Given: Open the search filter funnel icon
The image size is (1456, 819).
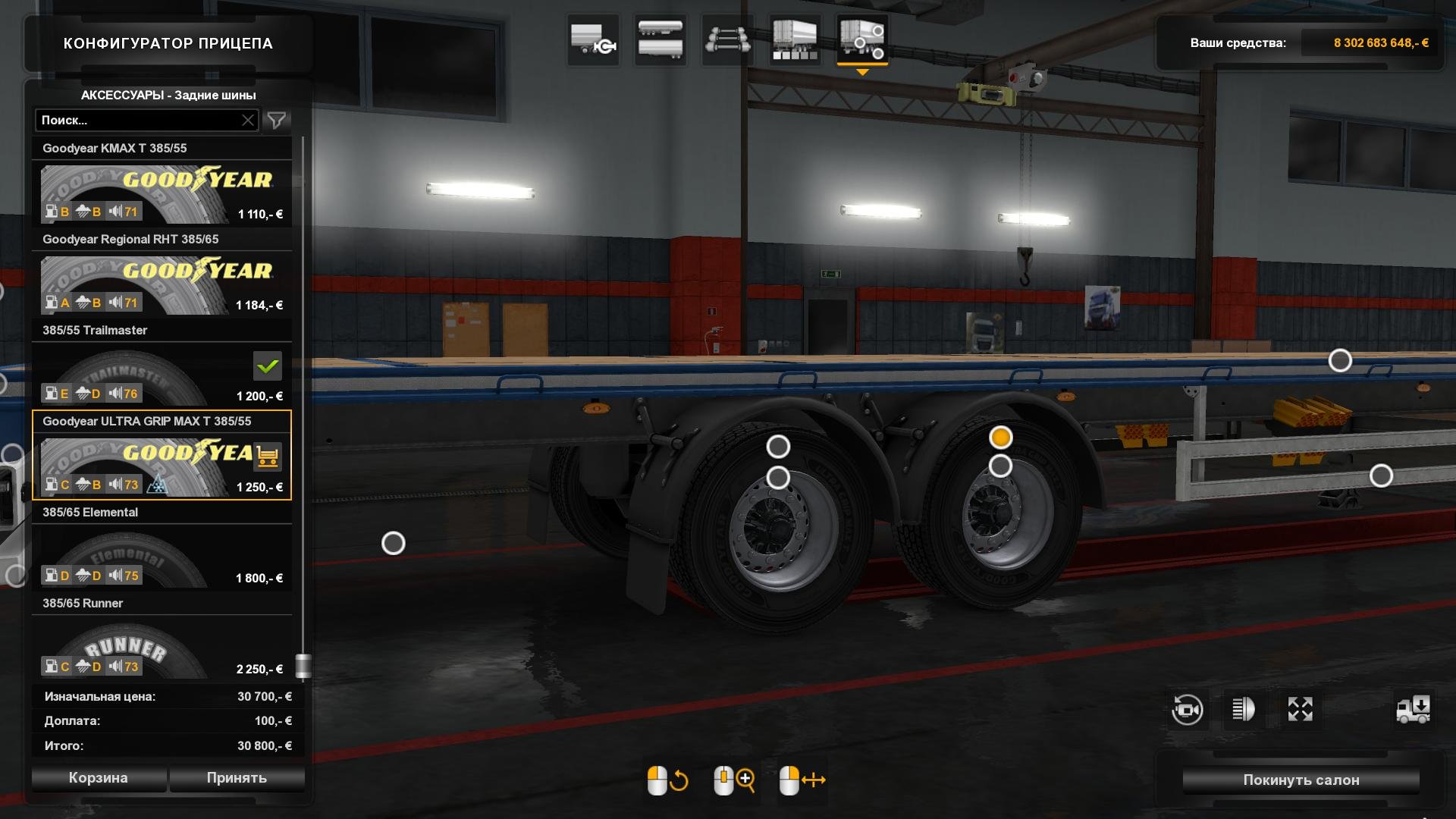Looking at the screenshot, I should click(277, 119).
